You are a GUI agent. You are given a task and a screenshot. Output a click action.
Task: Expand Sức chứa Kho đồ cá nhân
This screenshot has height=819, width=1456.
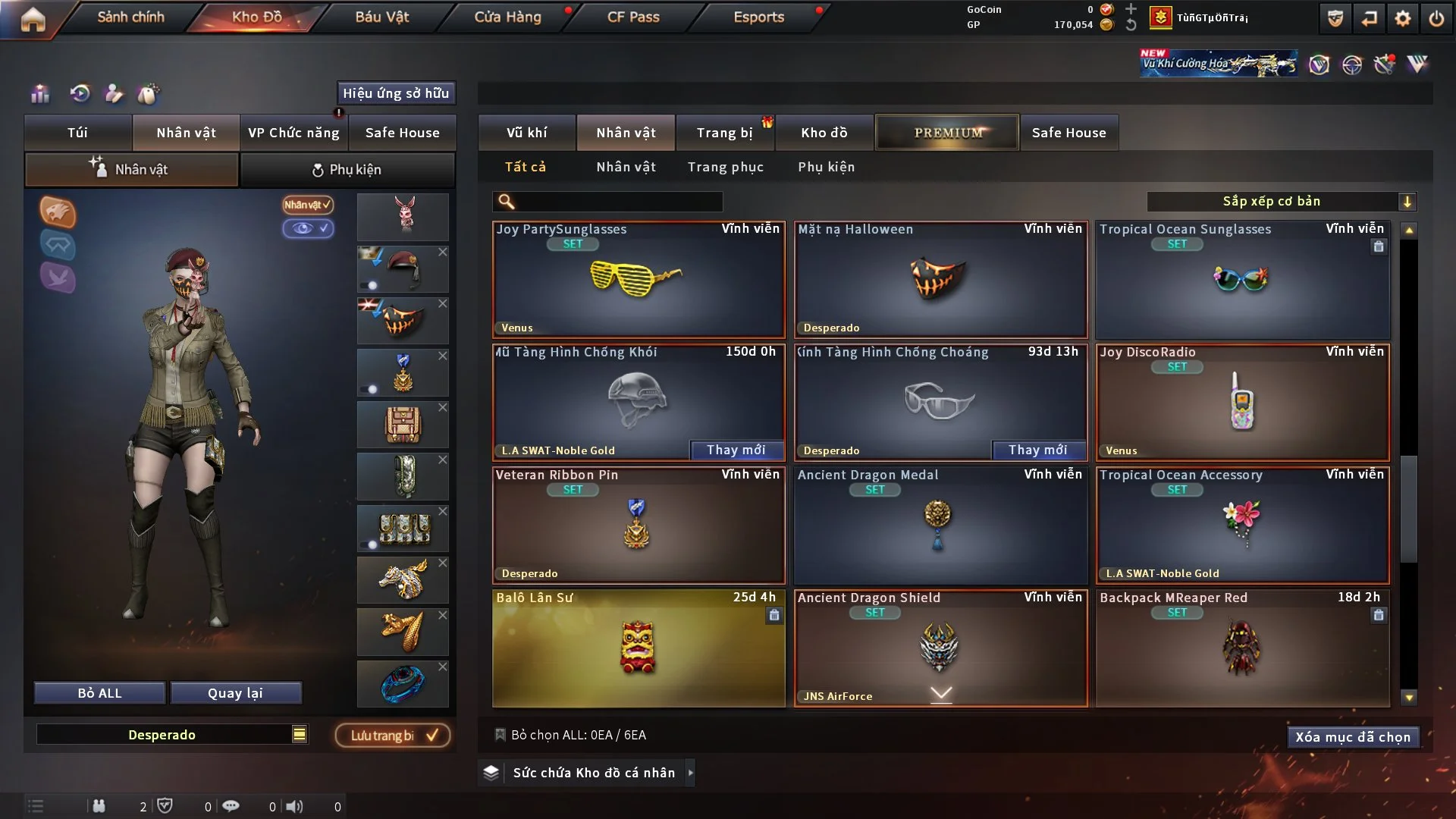coord(594,773)
